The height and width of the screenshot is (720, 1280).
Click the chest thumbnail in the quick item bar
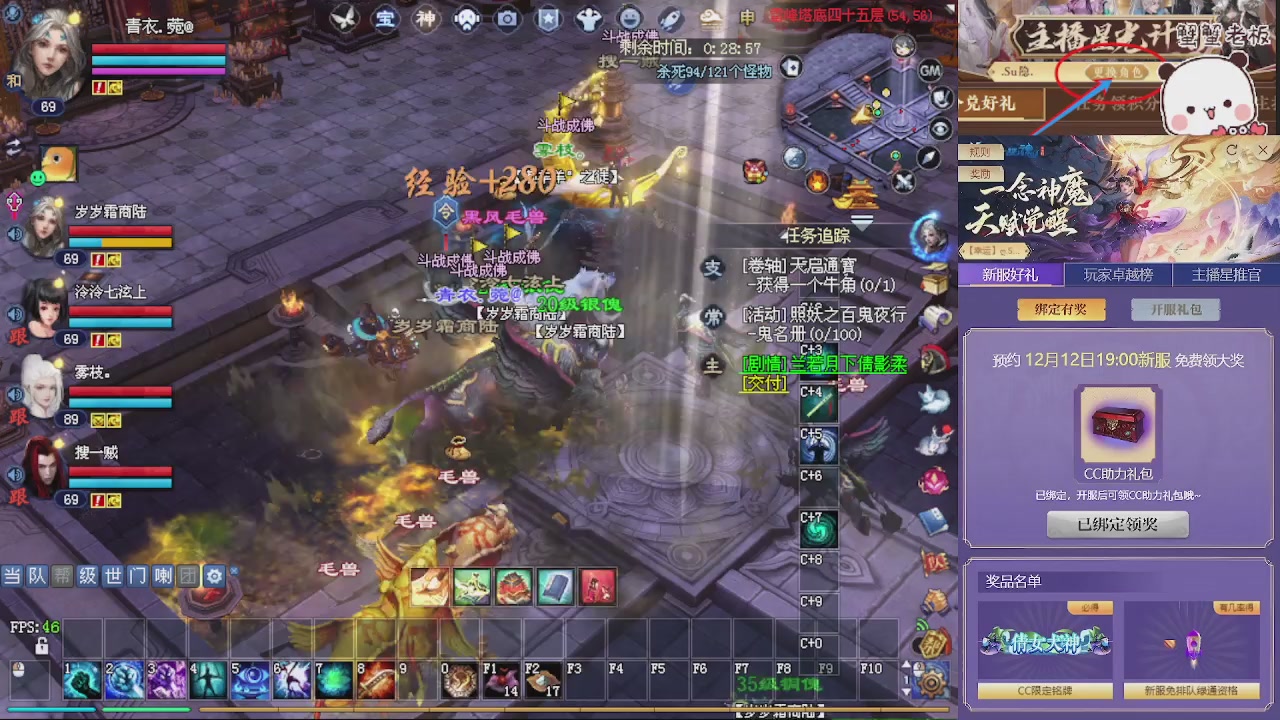coord(513,587)
